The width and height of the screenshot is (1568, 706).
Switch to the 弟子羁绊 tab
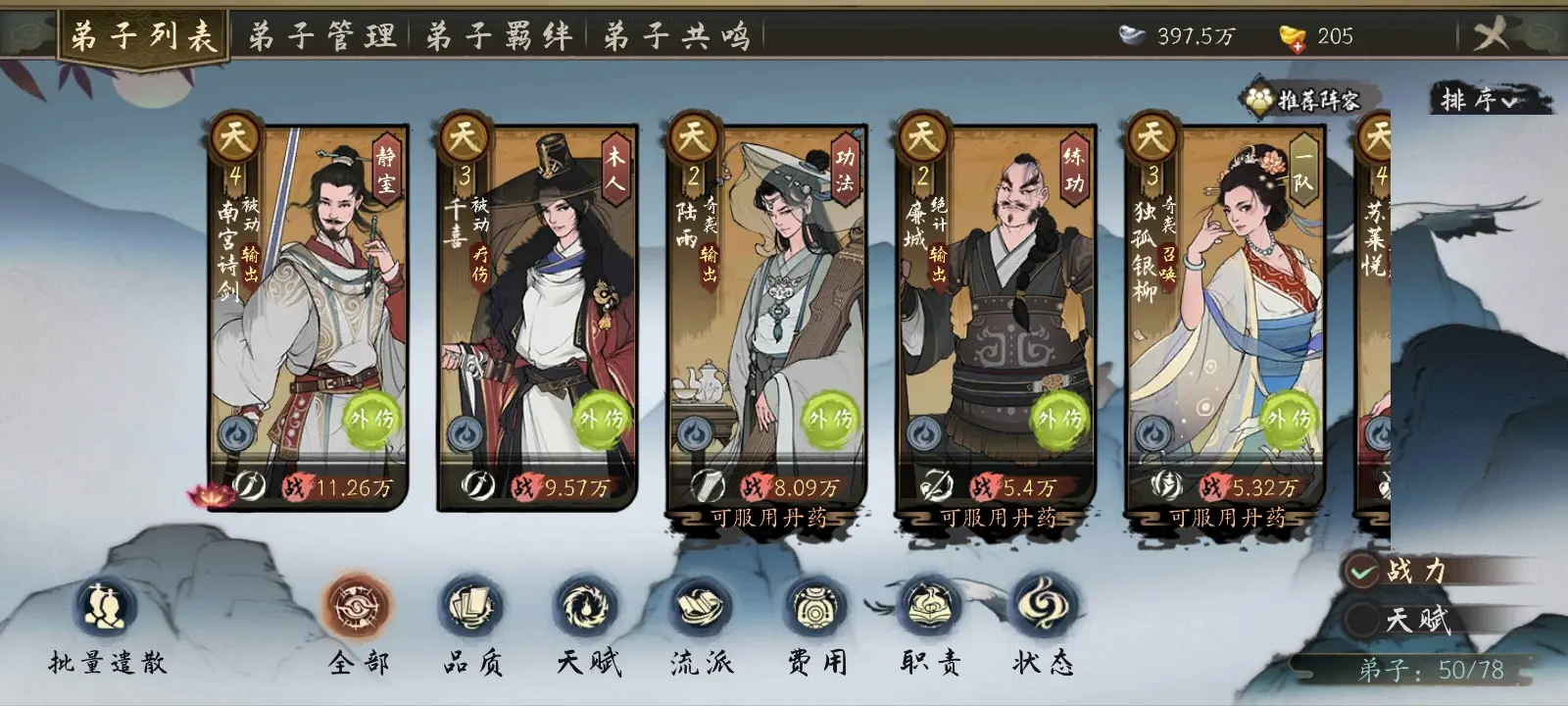(499, 37)
